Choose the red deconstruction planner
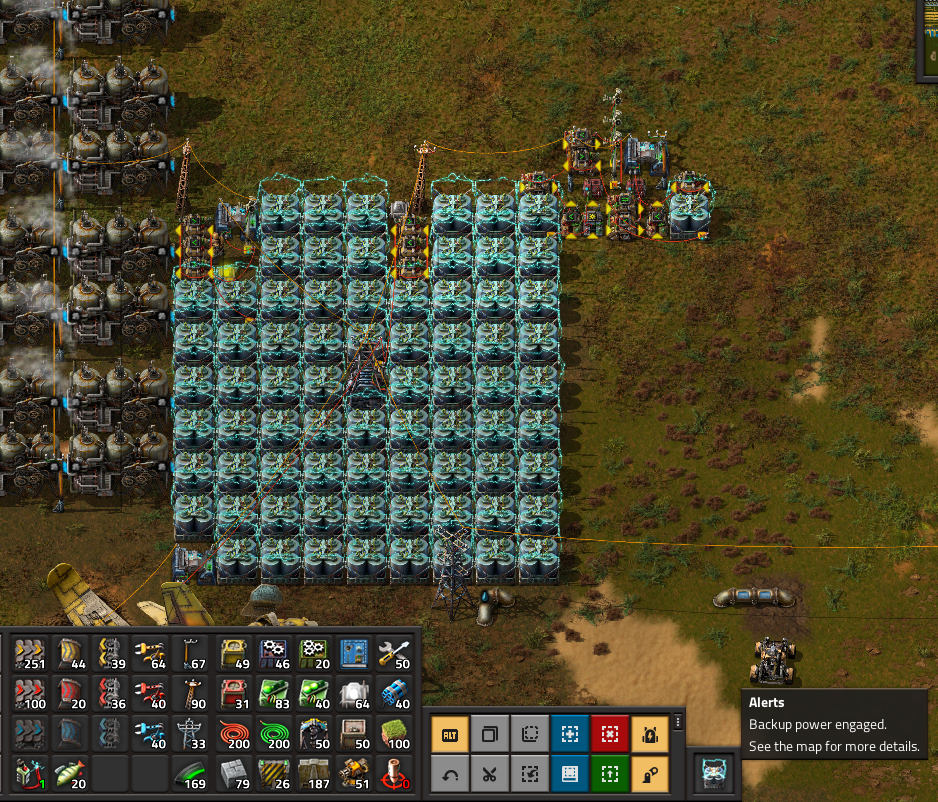 pos(610,735)
